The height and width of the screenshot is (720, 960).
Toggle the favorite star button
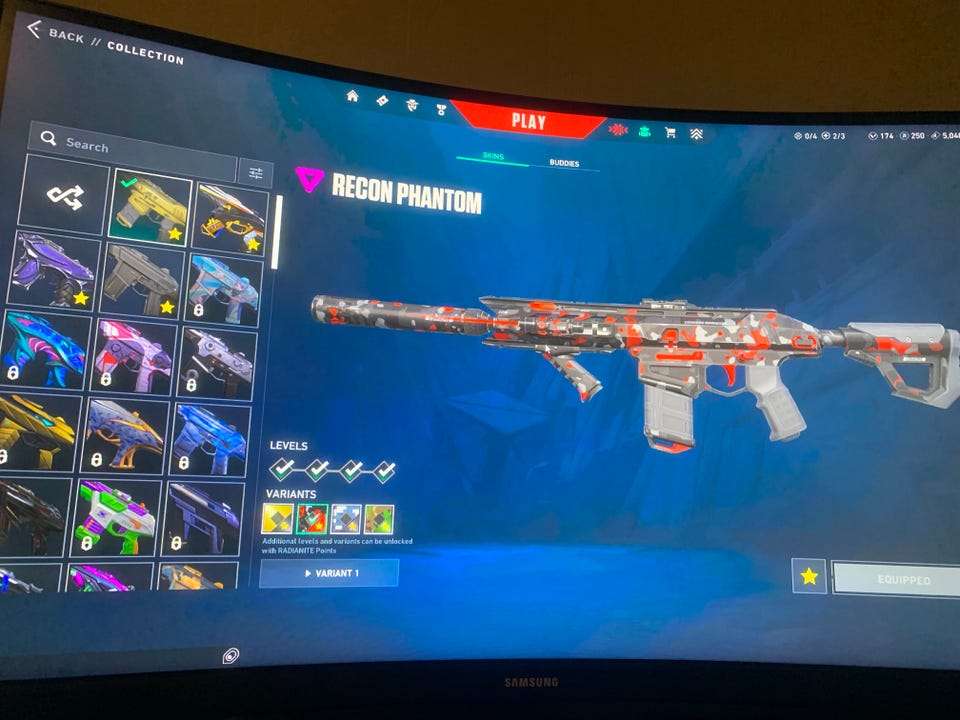(809, 577)
